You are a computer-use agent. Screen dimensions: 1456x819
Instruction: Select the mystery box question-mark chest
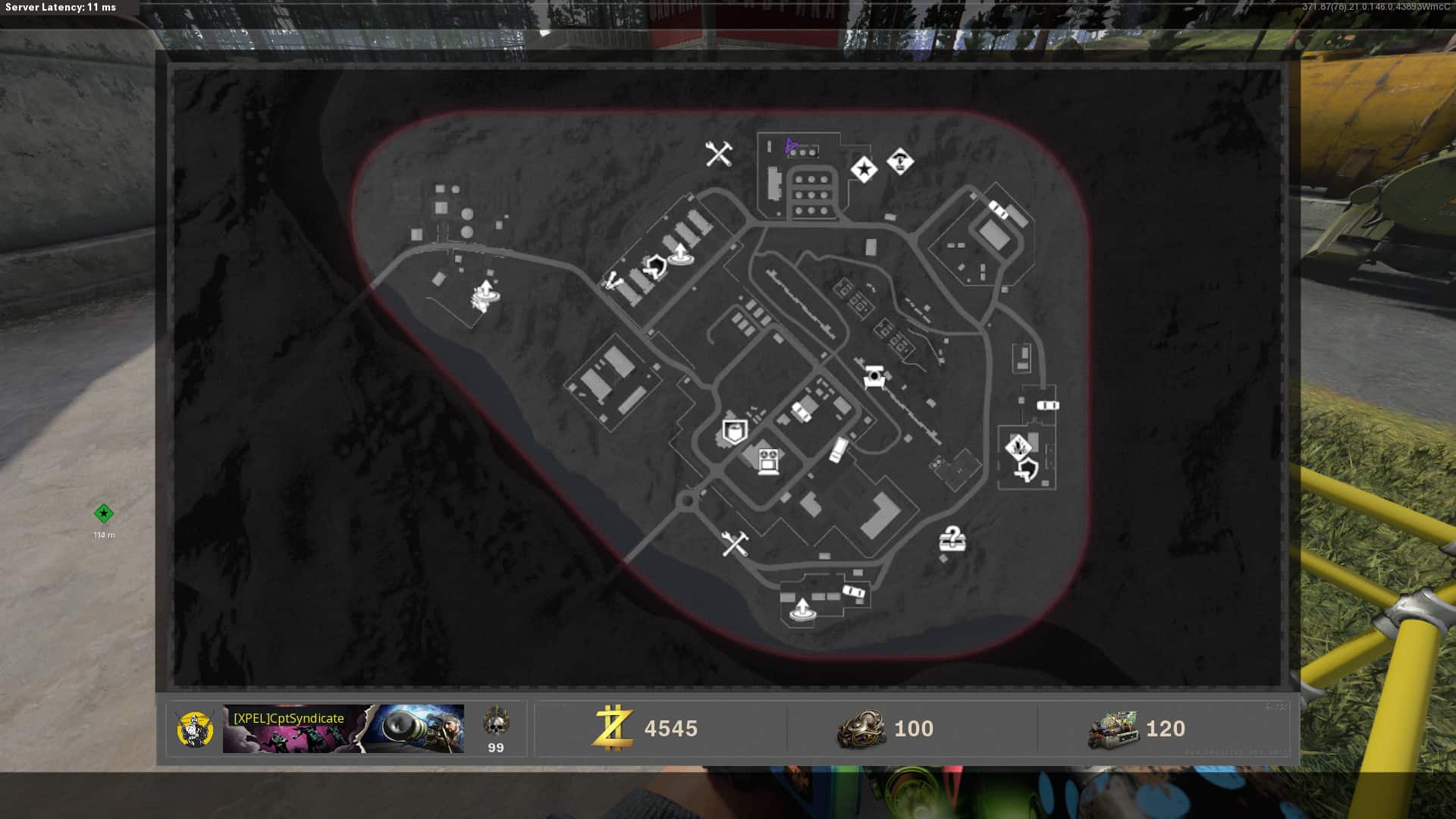click(x=952, y=539)
